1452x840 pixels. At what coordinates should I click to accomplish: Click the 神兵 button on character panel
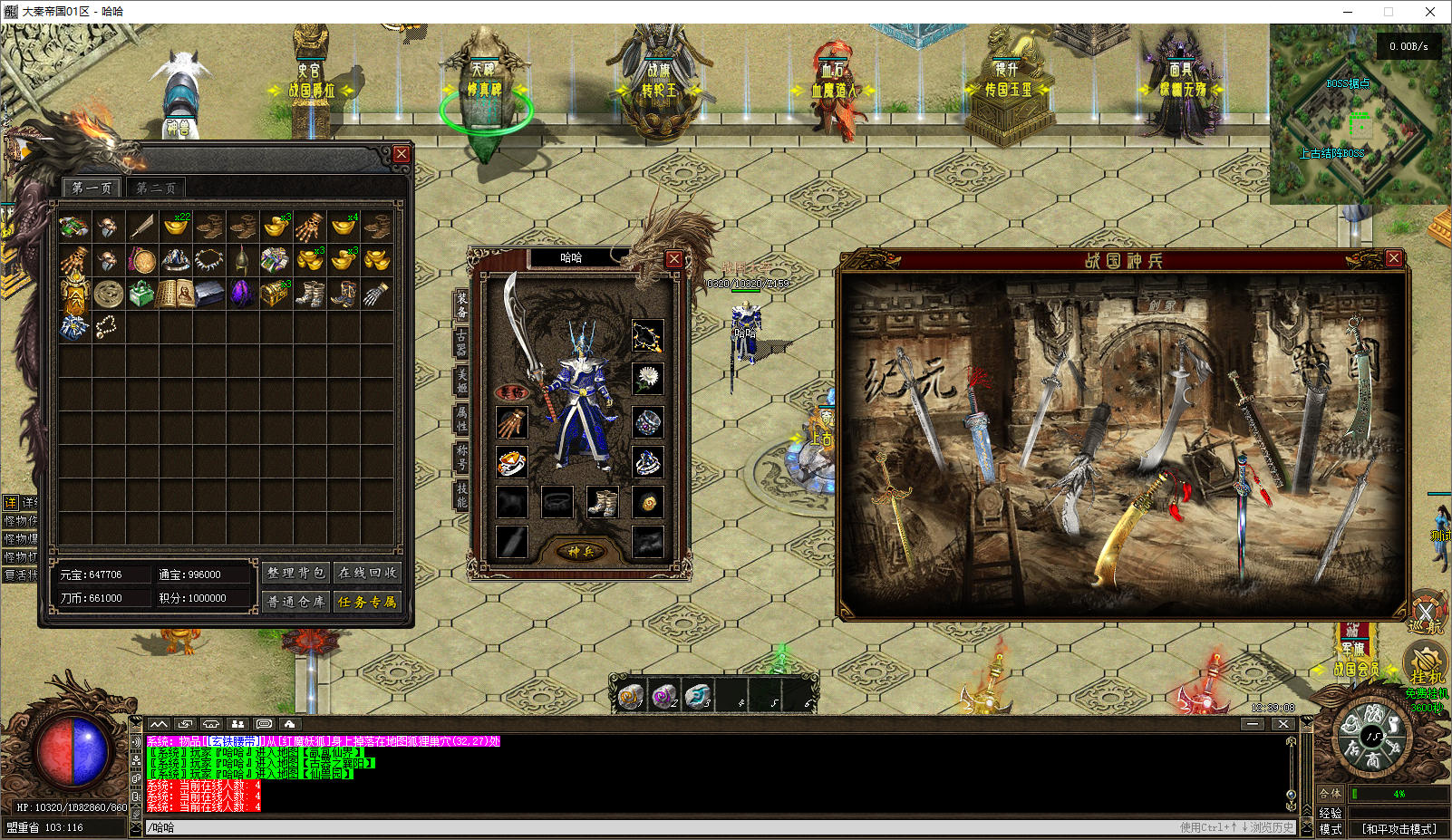(580, 551)
